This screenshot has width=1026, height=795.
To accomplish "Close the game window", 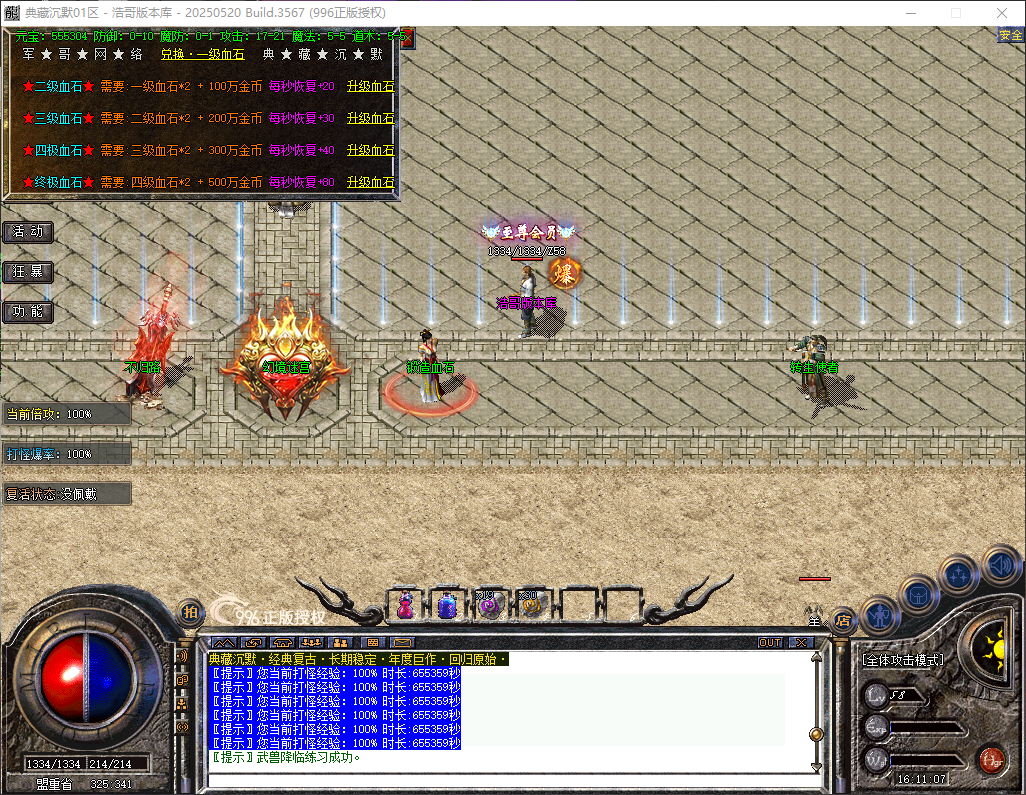I will (x=1002, y=13).
